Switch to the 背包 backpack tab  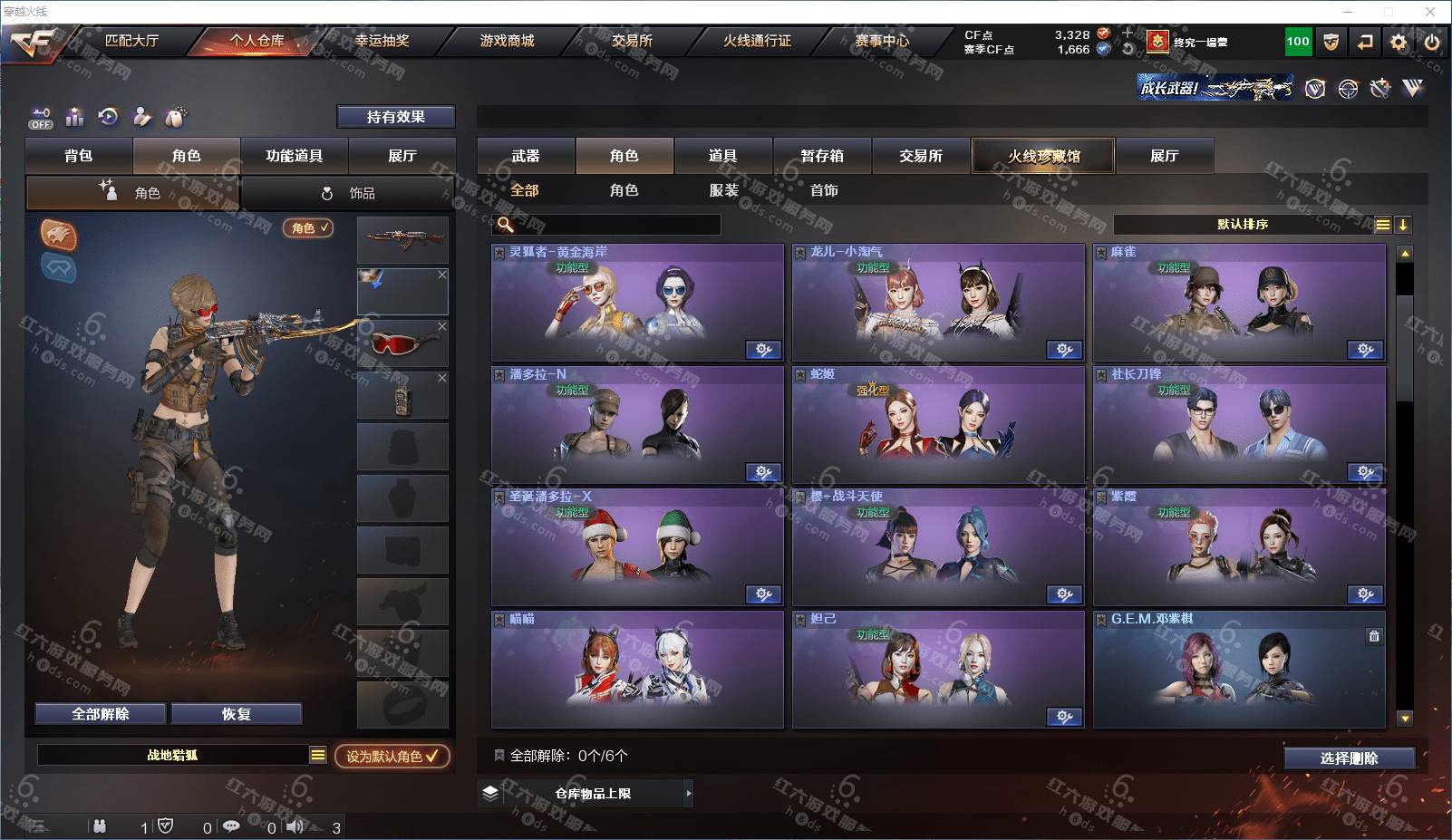[79, 156]
